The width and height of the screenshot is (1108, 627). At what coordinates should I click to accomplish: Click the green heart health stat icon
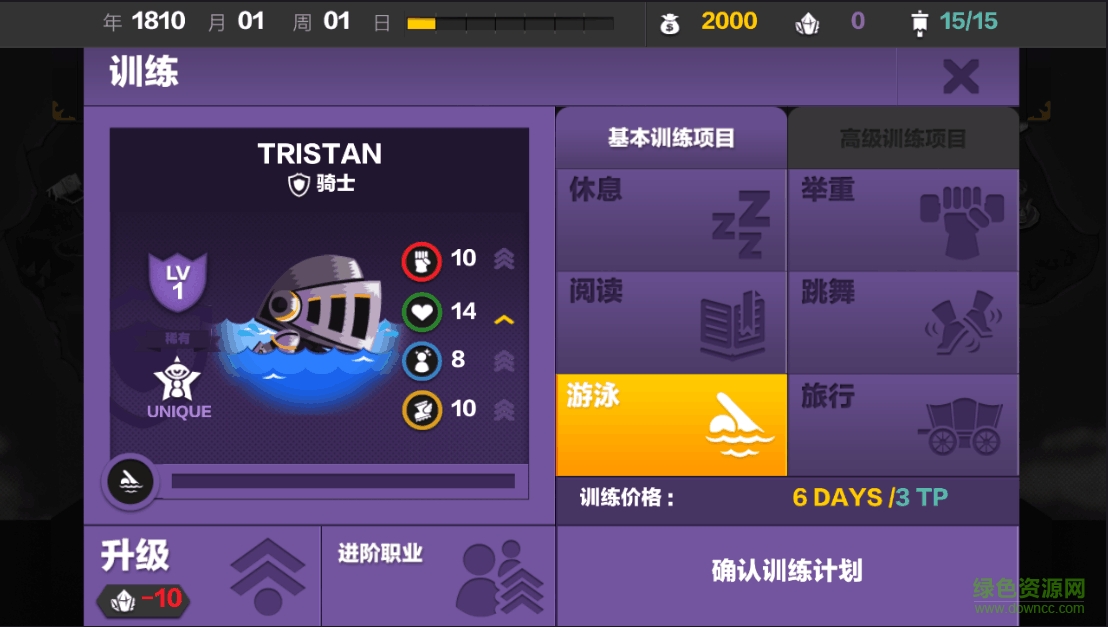coord(421,311)
